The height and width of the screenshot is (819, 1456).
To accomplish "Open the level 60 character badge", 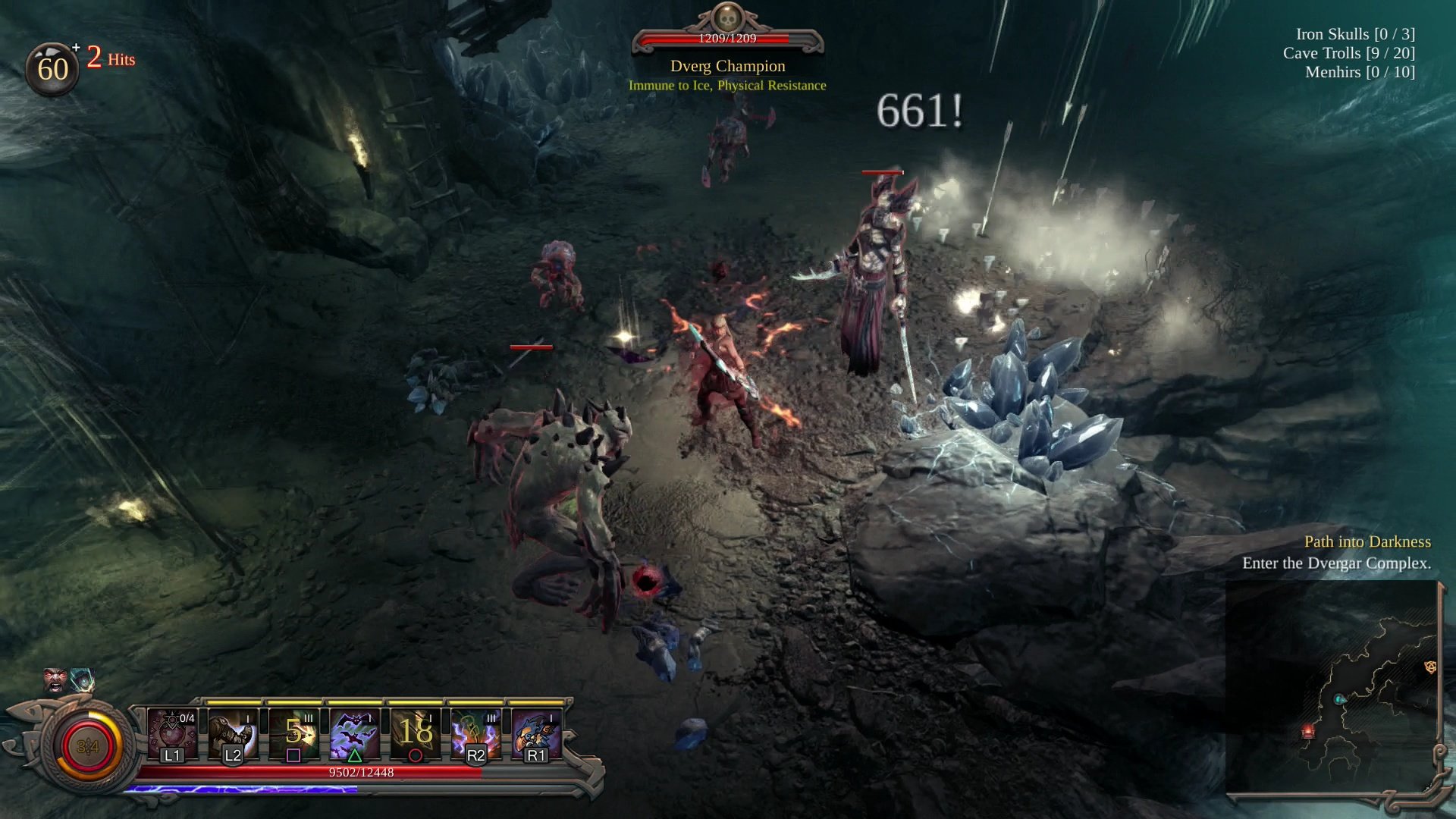I will coord(52,69).
